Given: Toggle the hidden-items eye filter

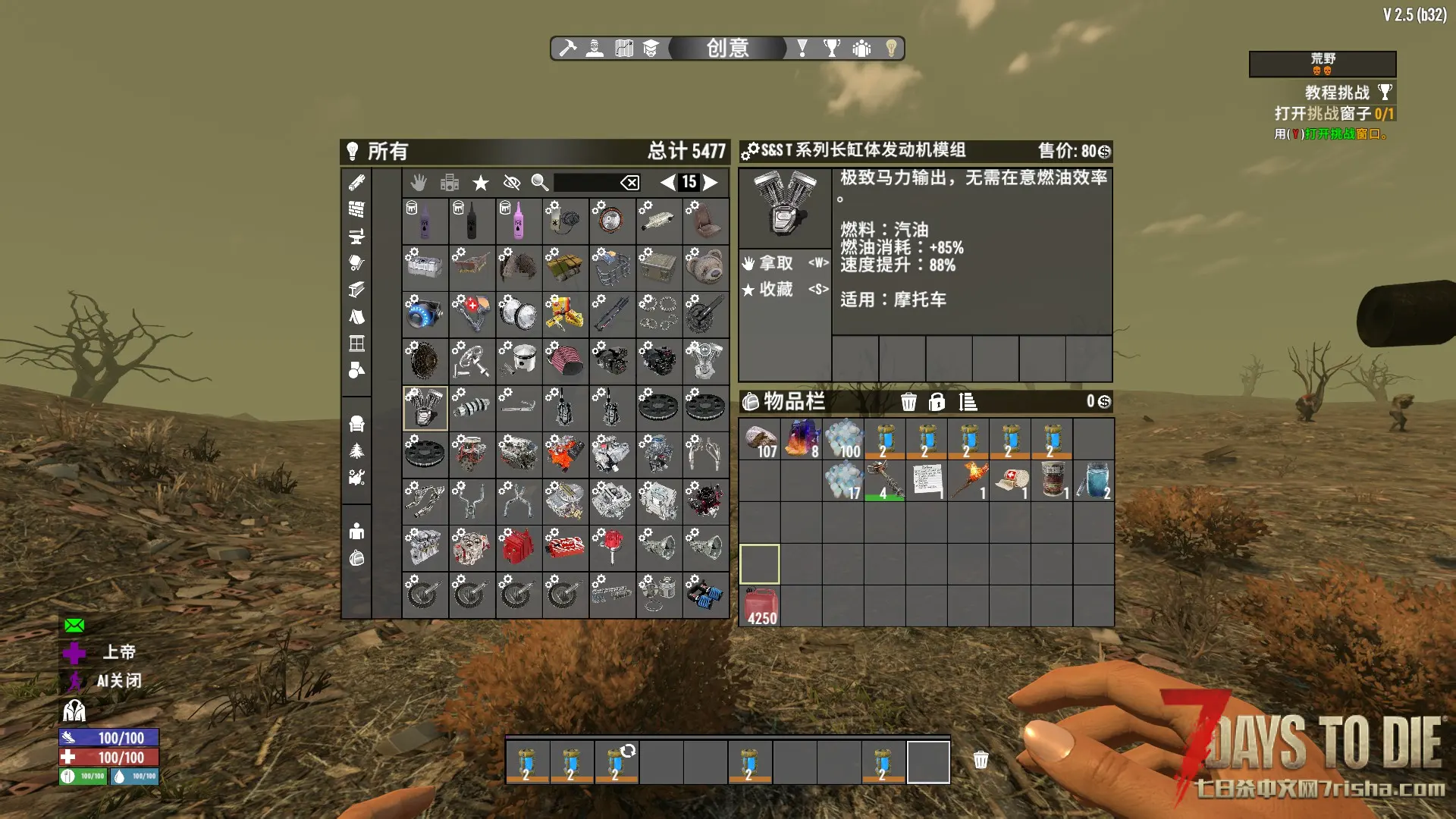Looking at the screenshot, I should pos(512,183).
